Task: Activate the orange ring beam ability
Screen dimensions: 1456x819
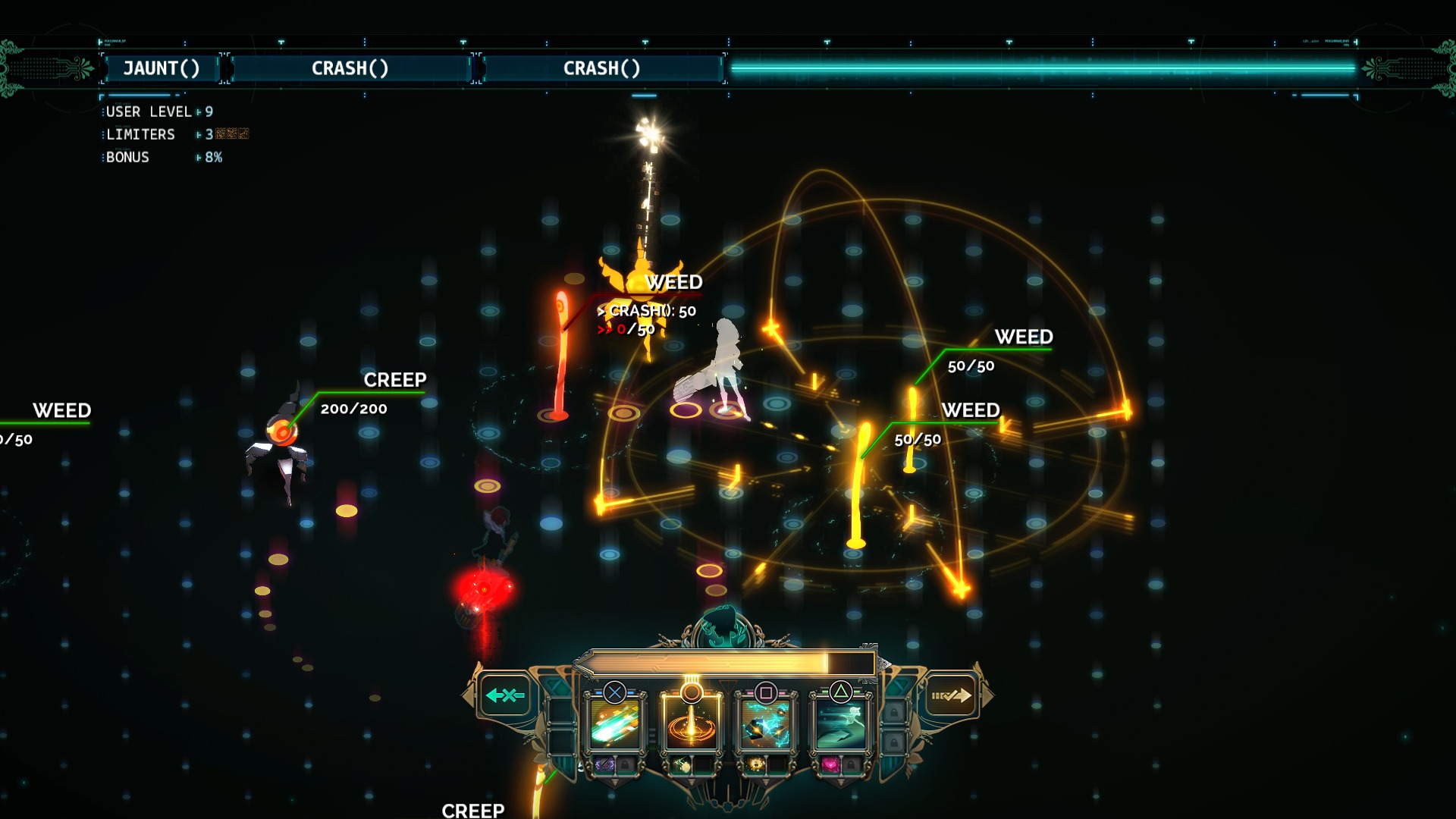Action: pyautogui.click(x=691, y=724)
